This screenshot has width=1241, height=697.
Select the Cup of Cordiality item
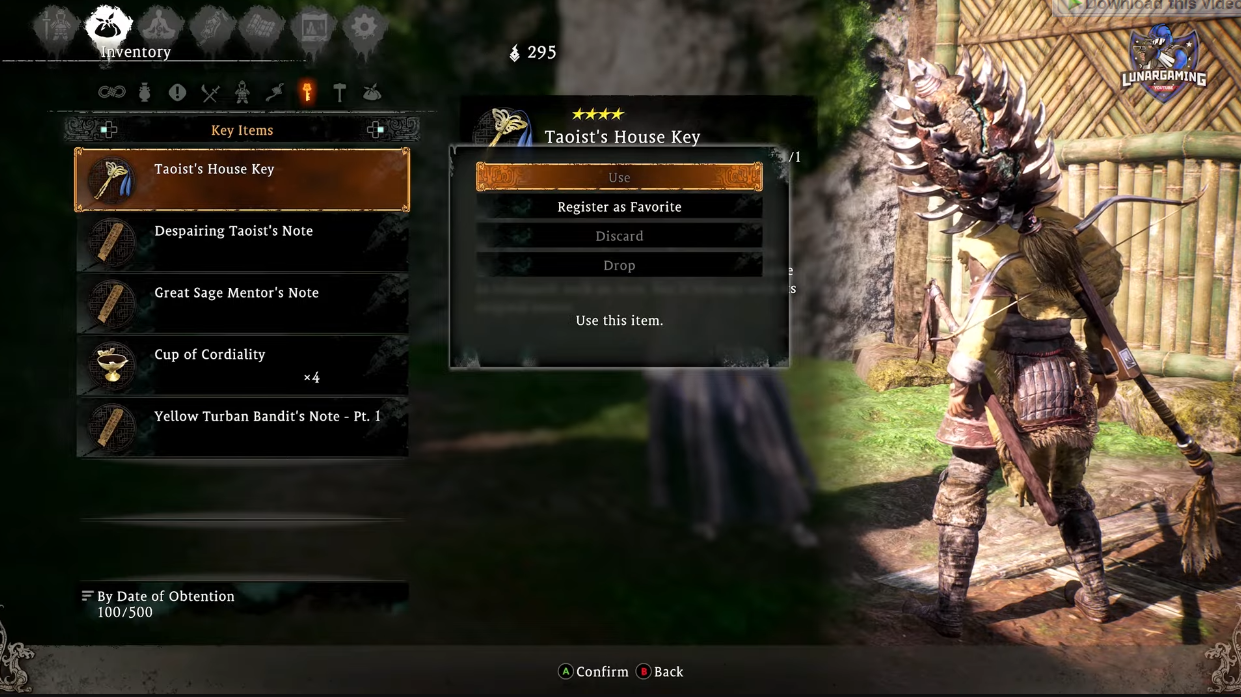[x=242, y=366]
